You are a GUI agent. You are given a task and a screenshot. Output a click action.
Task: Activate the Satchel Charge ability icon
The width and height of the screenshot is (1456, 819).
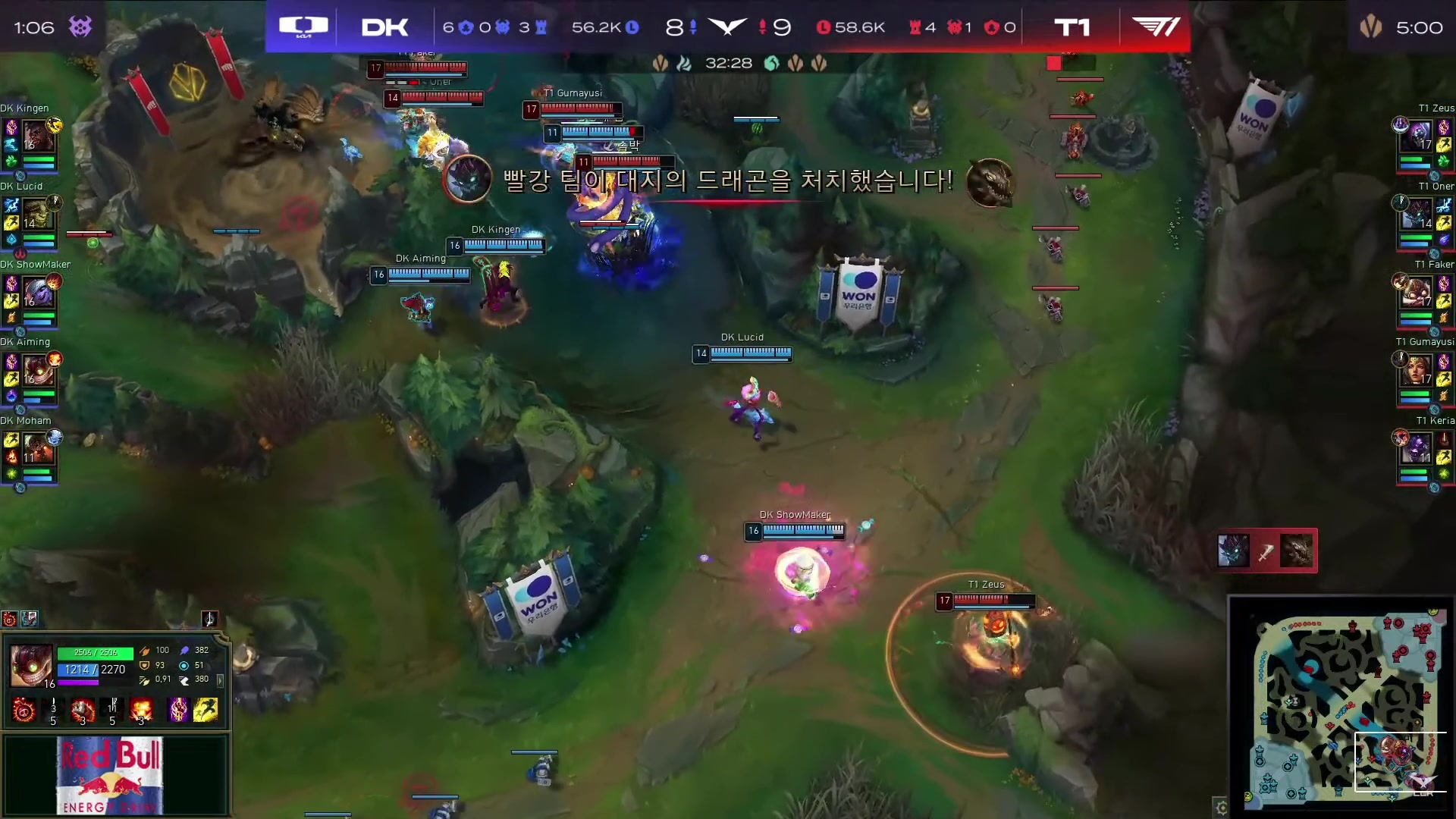tap(83, 710)
